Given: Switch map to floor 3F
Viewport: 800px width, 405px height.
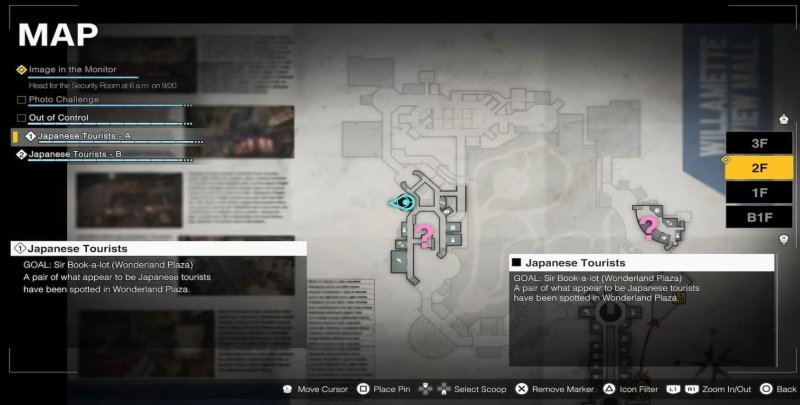Looking at the screenshot, I should click(758, 143).
